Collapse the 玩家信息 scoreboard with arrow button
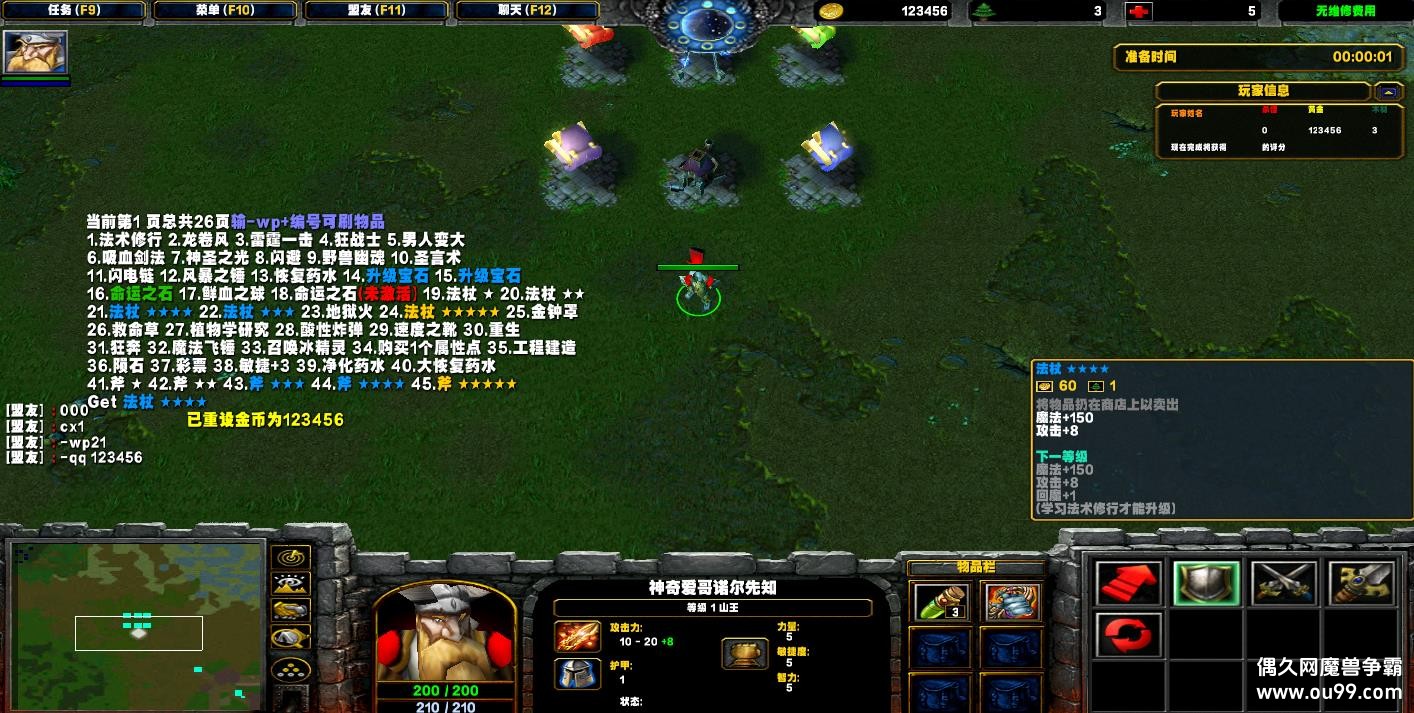 coord(1388,91)
